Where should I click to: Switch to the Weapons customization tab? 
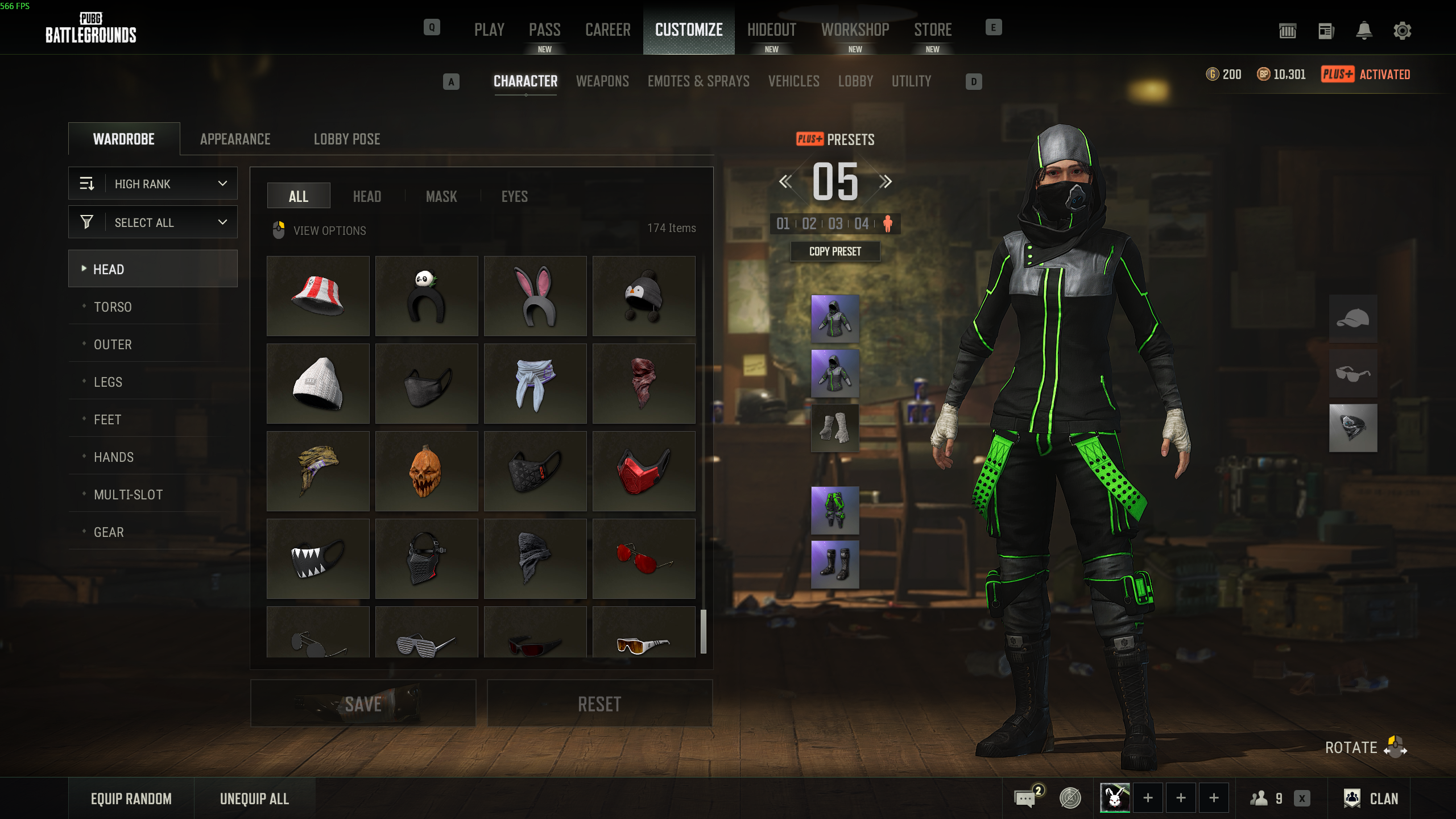click(602, 81)
